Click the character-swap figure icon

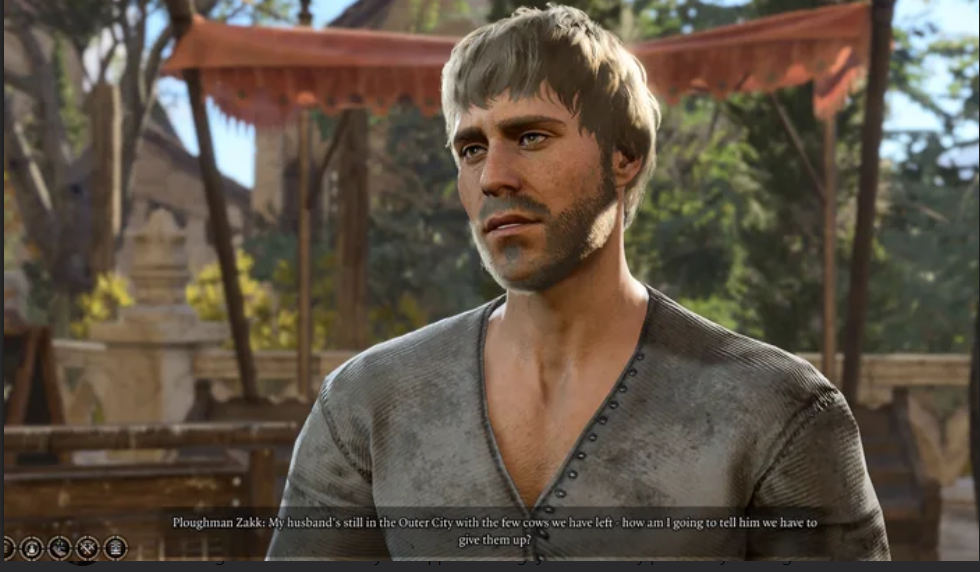point(32,548)
